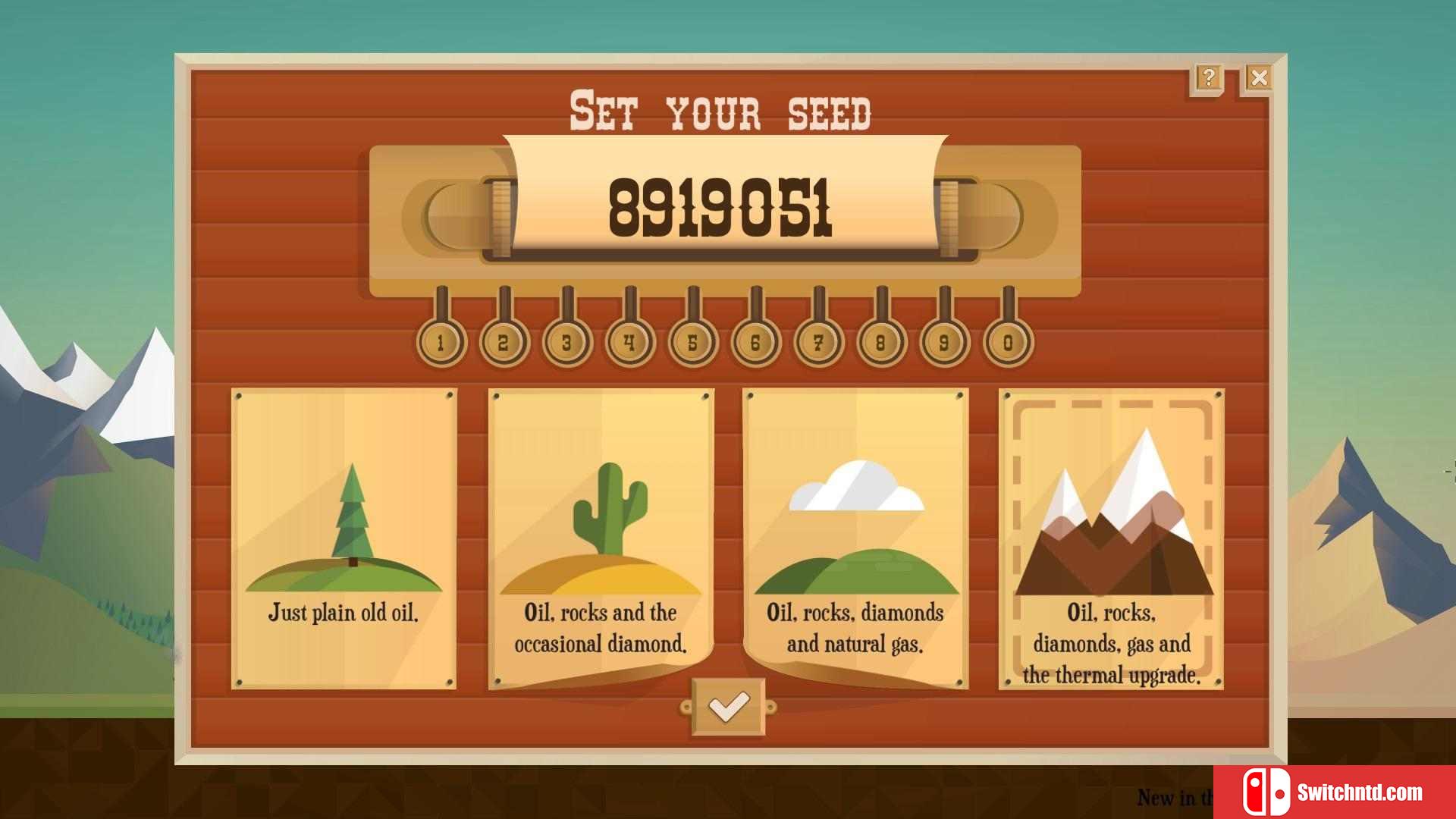Pull the number 1 lever
This screenshot has width=1456, height=819.
pyautogui.click(x=441, y=343)
